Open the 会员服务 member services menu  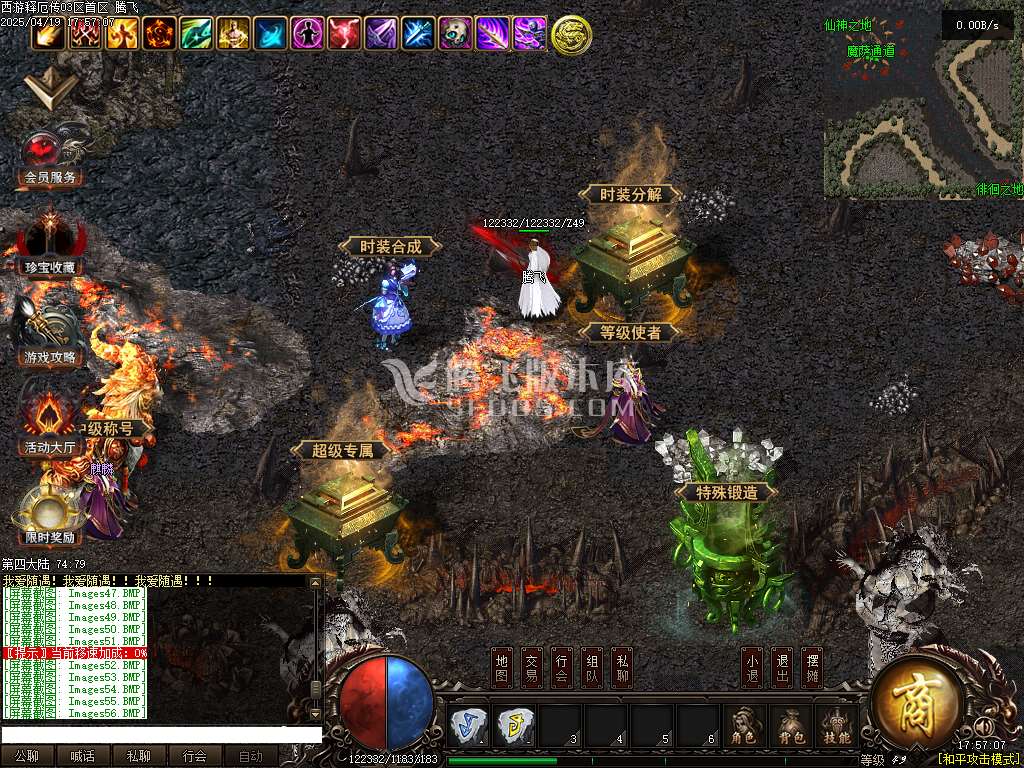(x=49, y=159)
